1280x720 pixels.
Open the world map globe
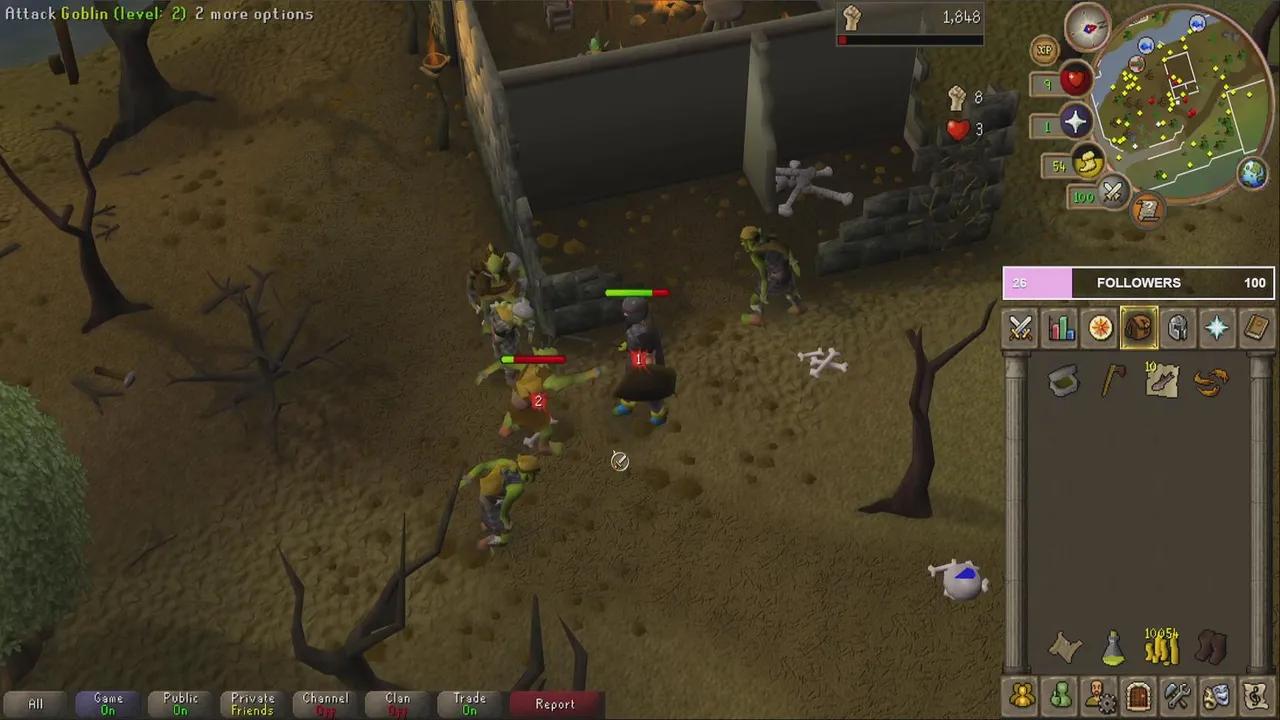[1252, 173]
